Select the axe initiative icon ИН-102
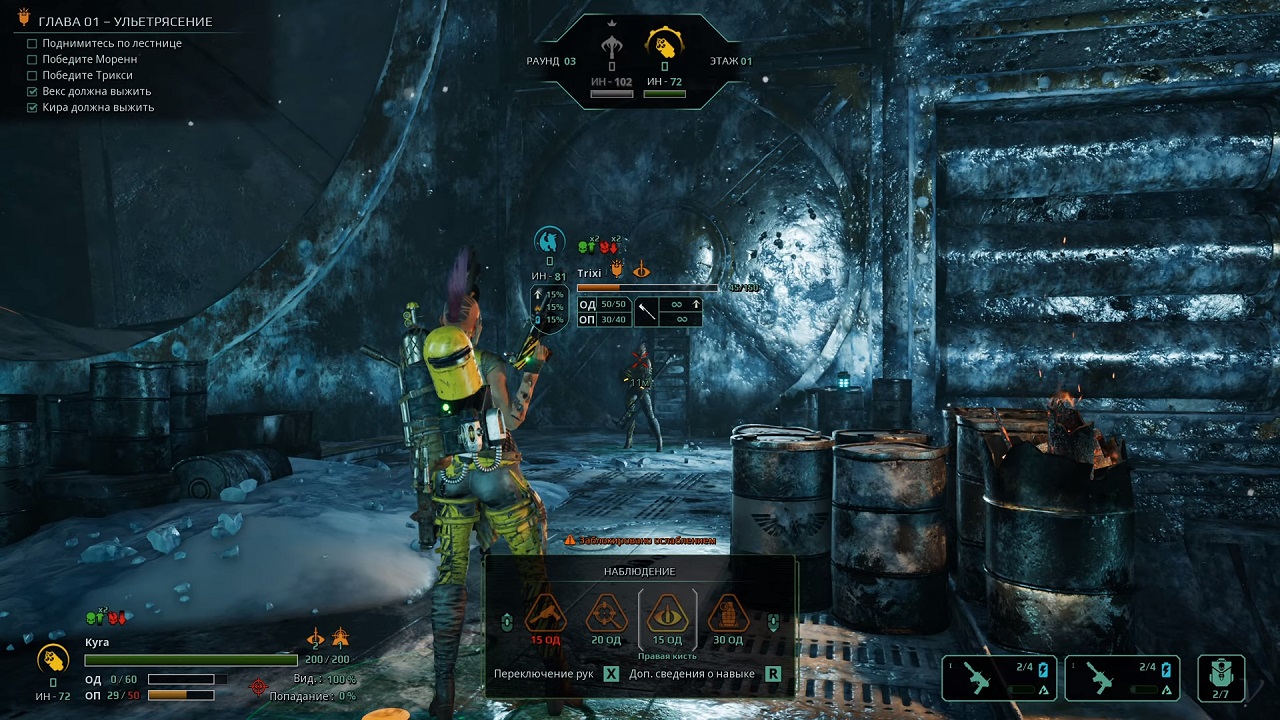The image size is (1280, 720). 611,45
